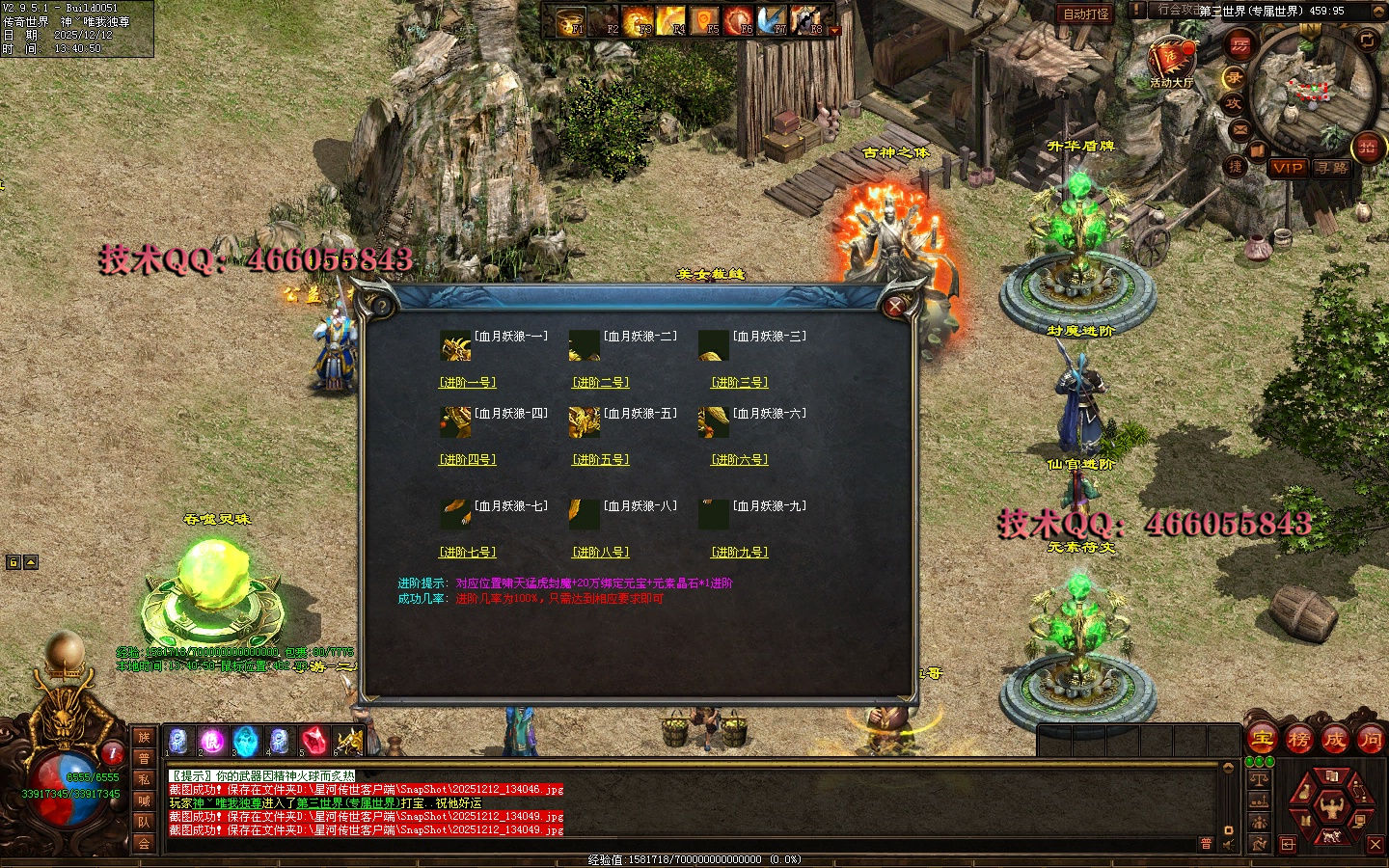Open the balance scales trade icon
1389x868 pixels.
[1260, 779]
